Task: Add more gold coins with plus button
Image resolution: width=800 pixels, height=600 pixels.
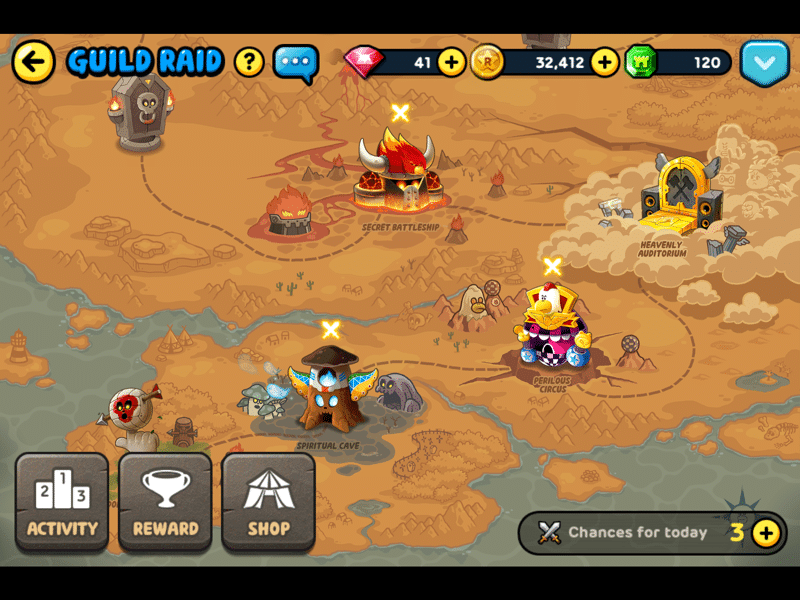Action: [604, 62]
